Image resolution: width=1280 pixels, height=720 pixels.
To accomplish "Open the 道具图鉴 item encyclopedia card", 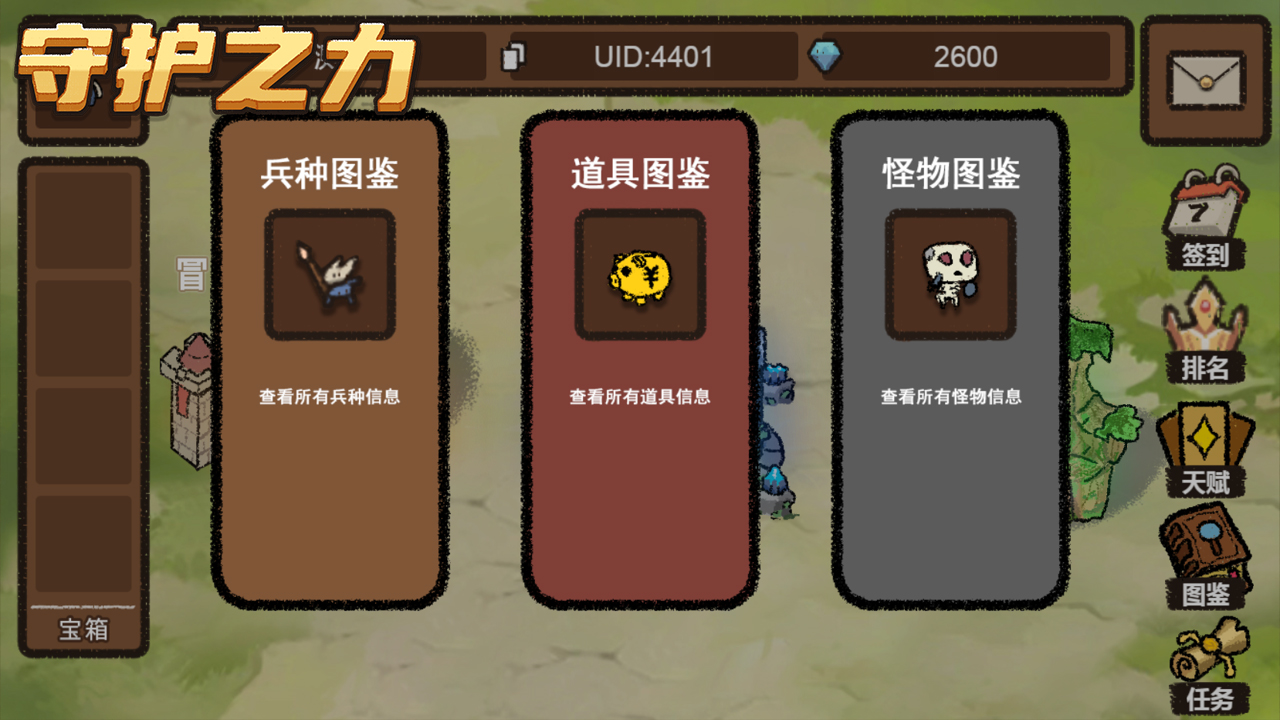I will [641, 480].
